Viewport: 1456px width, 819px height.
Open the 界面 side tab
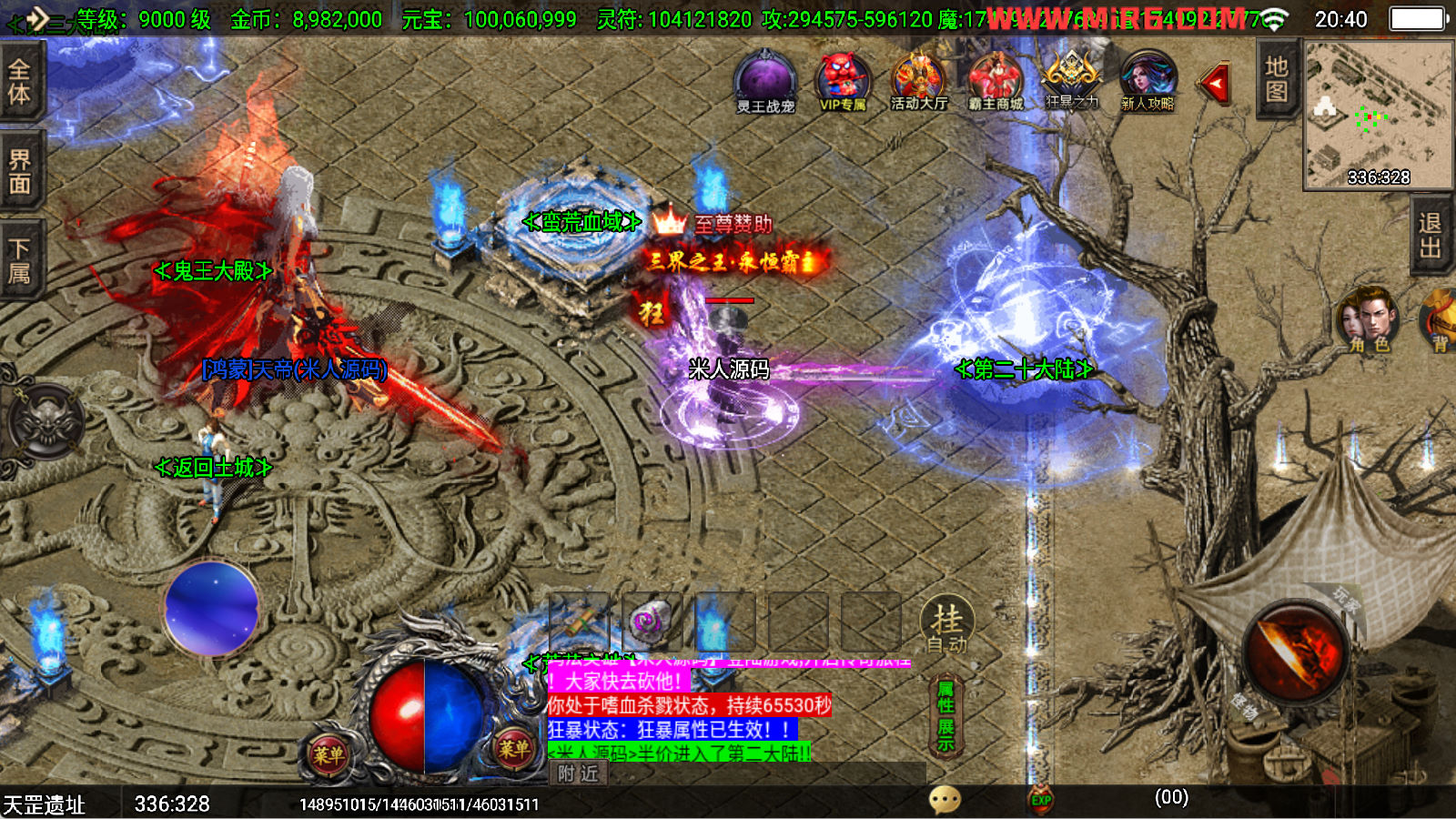pos(20,172)
